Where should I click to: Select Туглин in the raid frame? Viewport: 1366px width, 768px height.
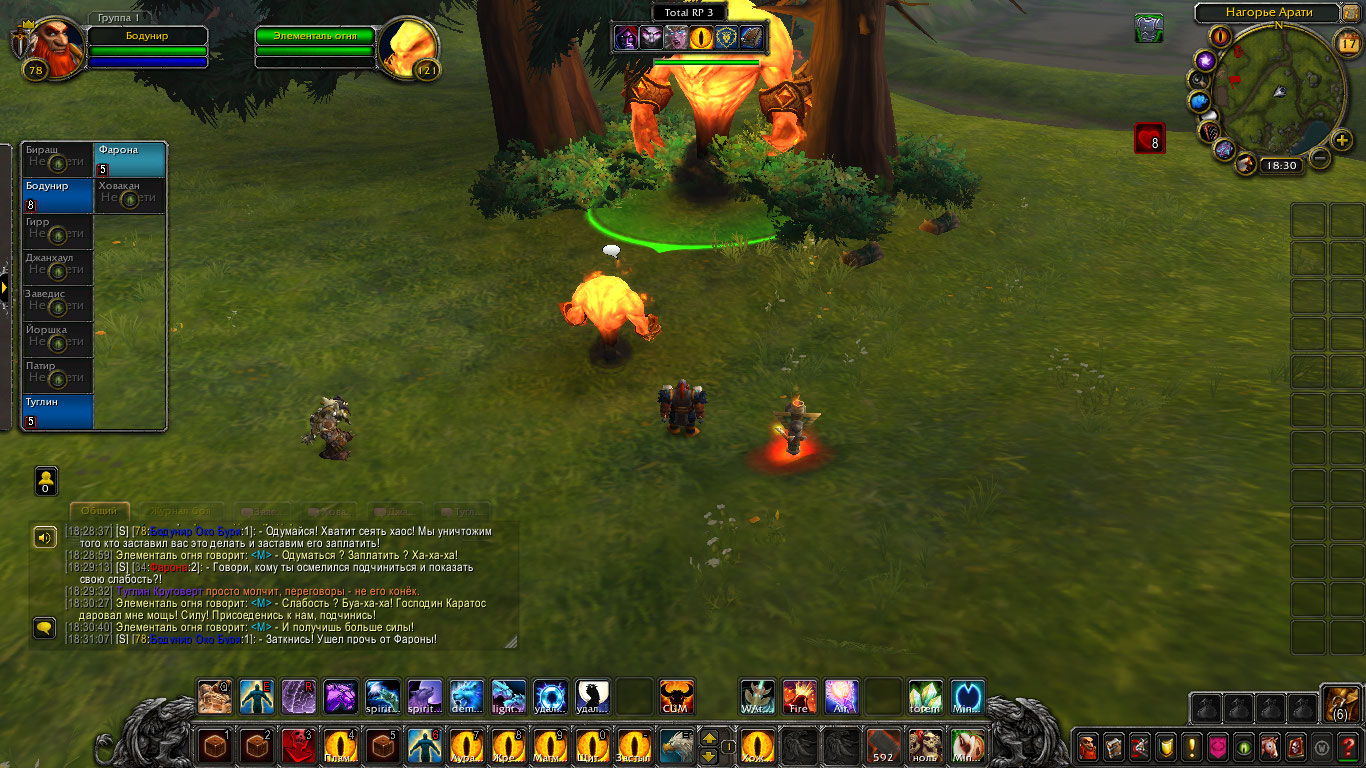58,412
